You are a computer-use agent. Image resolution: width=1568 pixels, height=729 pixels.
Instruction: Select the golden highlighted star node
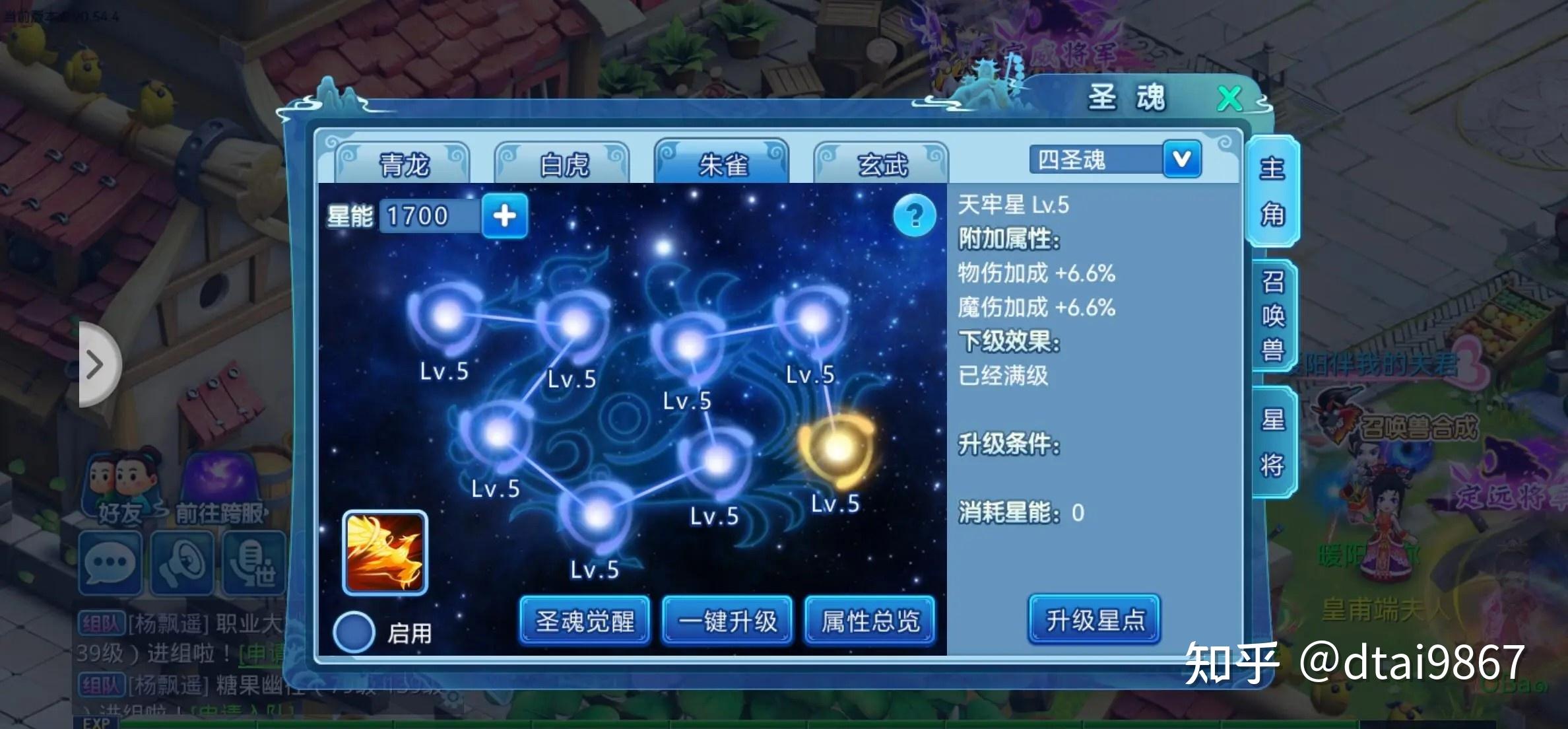(837, 449)
